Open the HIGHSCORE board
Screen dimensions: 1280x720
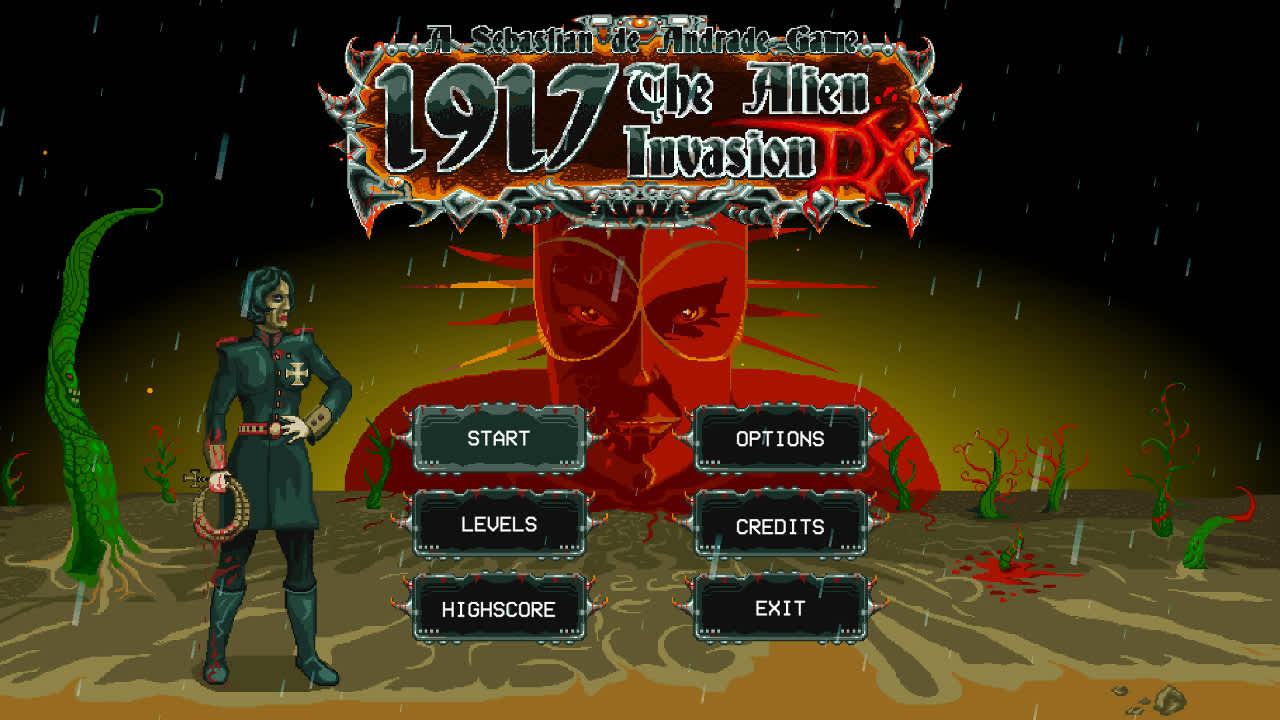click(500, 607)
